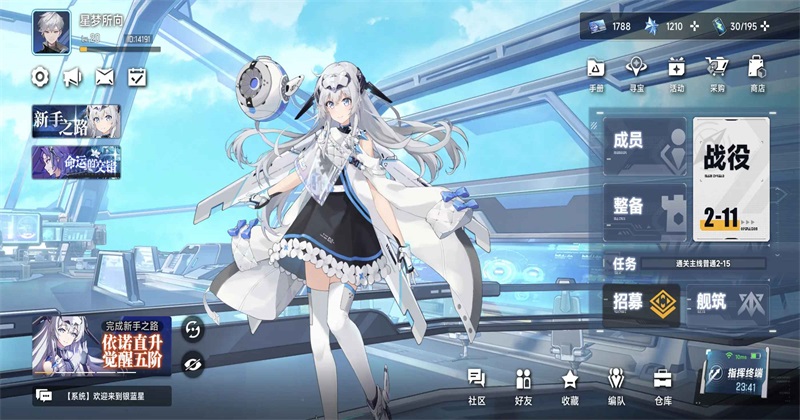Open the 舰筑 ship building menu
Image resolution: width=800 pixels, height=420 pixels.
click(x=726, y=302)
